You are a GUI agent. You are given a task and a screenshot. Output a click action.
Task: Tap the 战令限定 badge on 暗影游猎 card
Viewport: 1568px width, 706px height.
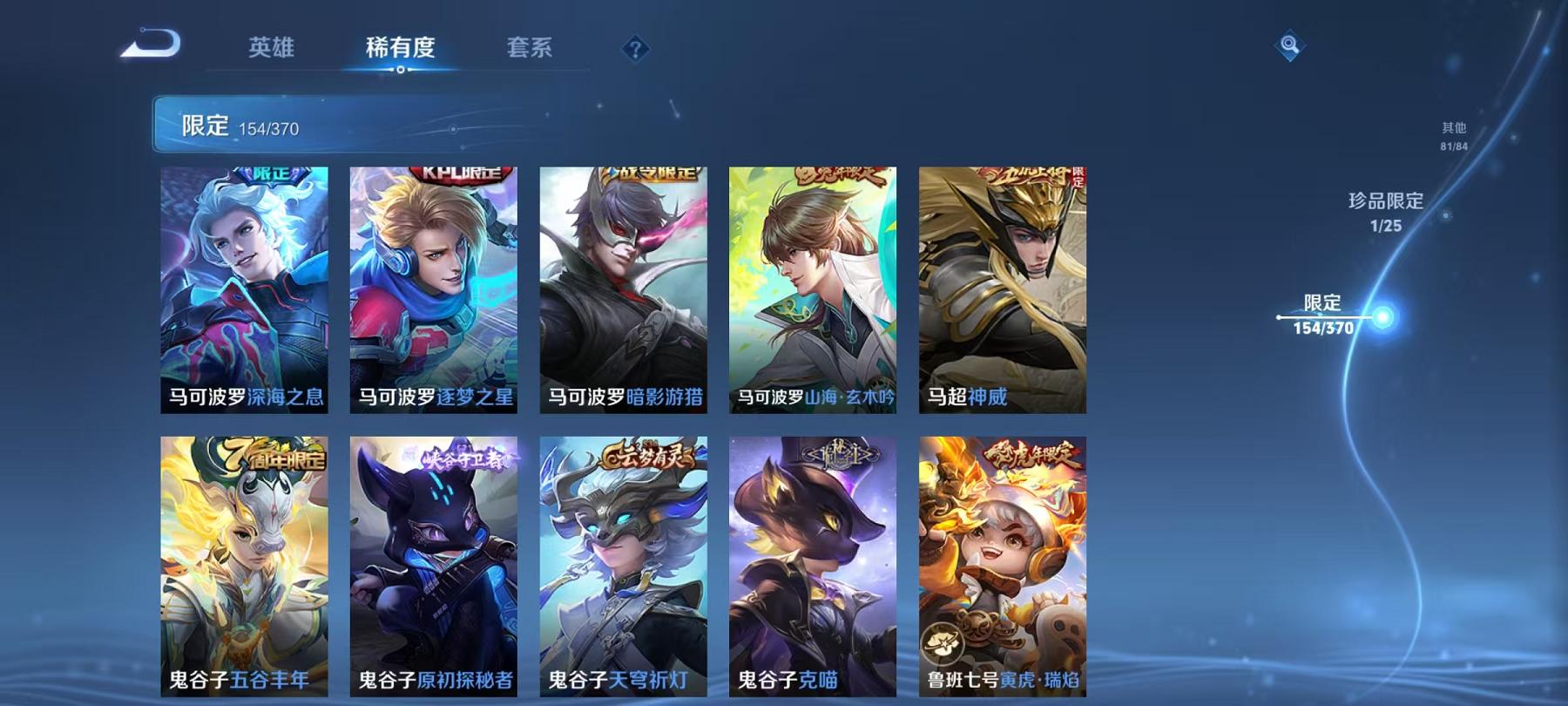pyautogui.click(x=647, y=173)
